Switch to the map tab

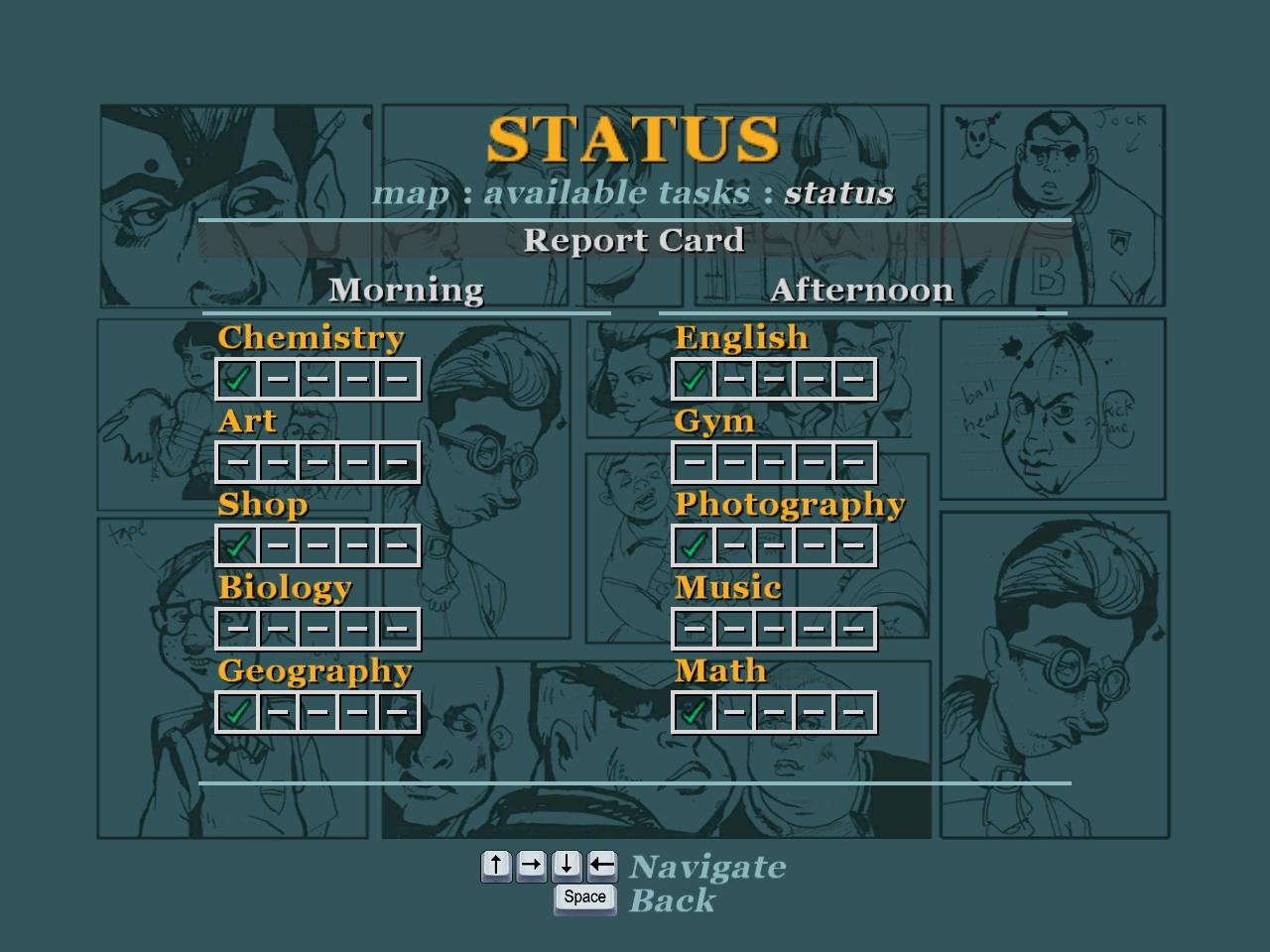pos(410,192)
